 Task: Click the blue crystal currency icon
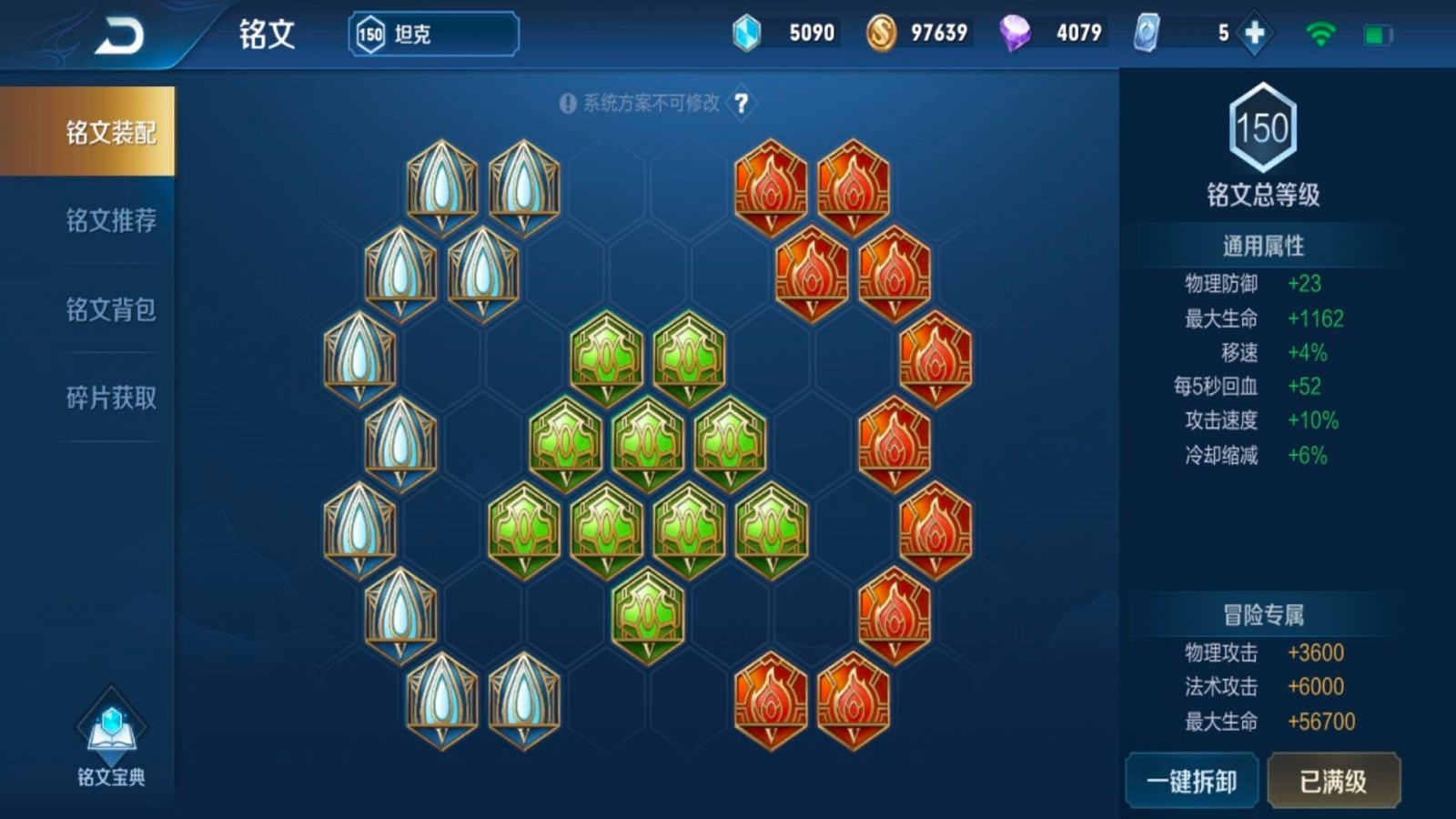(x=746, y=34)
